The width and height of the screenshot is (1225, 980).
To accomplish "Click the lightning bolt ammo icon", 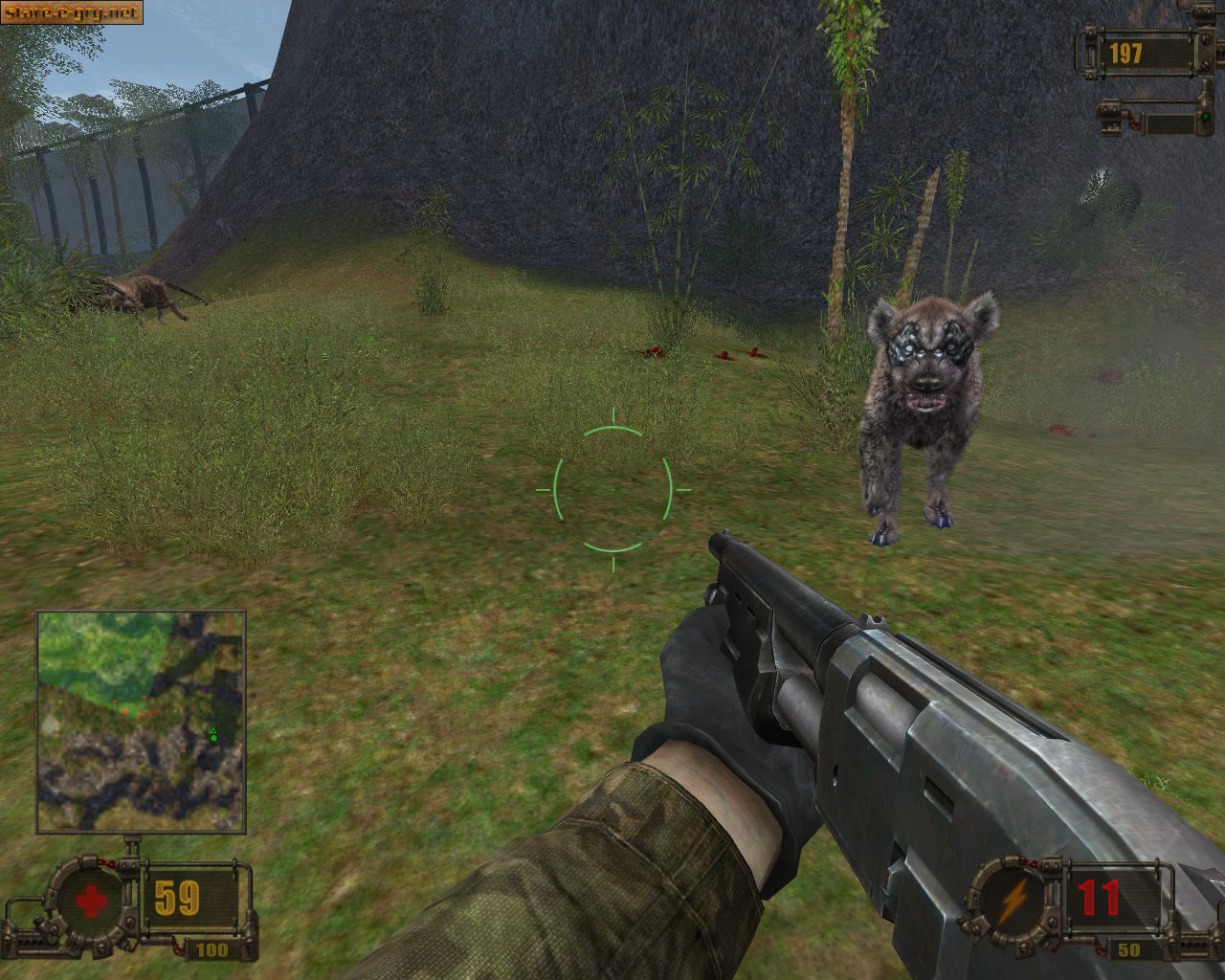I will (1013, 900).
